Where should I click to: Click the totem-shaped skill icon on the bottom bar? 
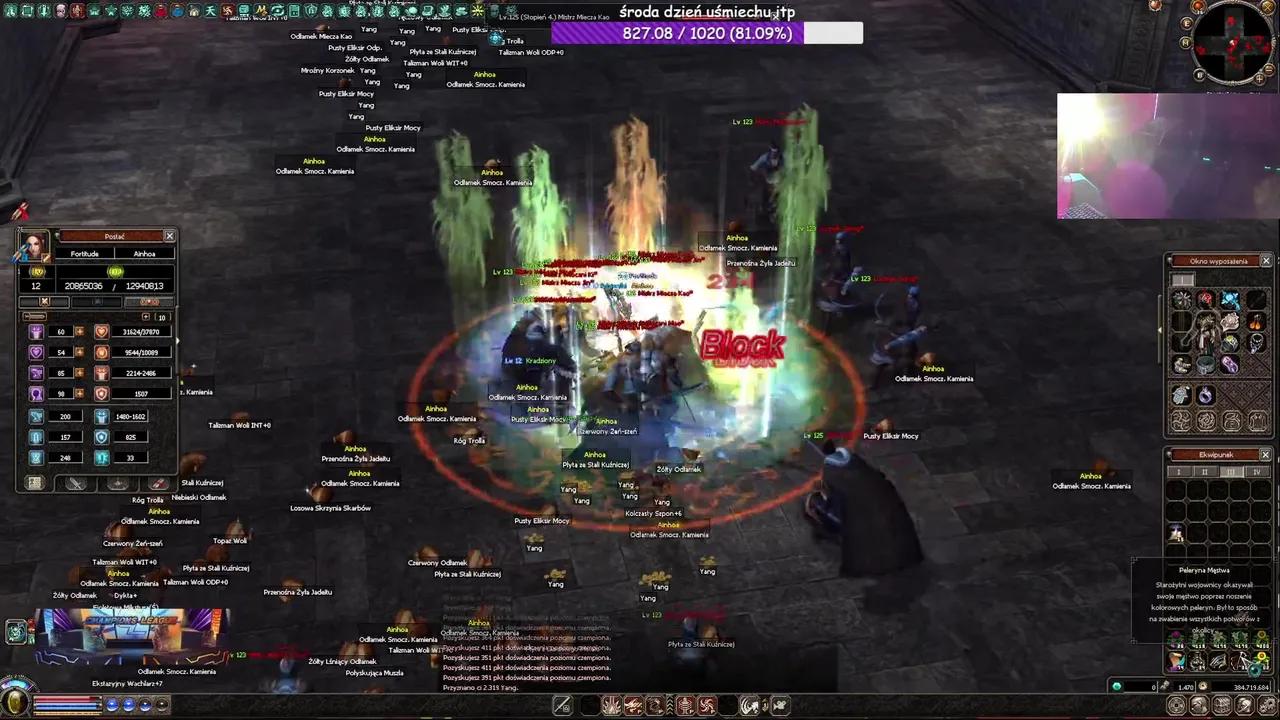pos(684,706)
